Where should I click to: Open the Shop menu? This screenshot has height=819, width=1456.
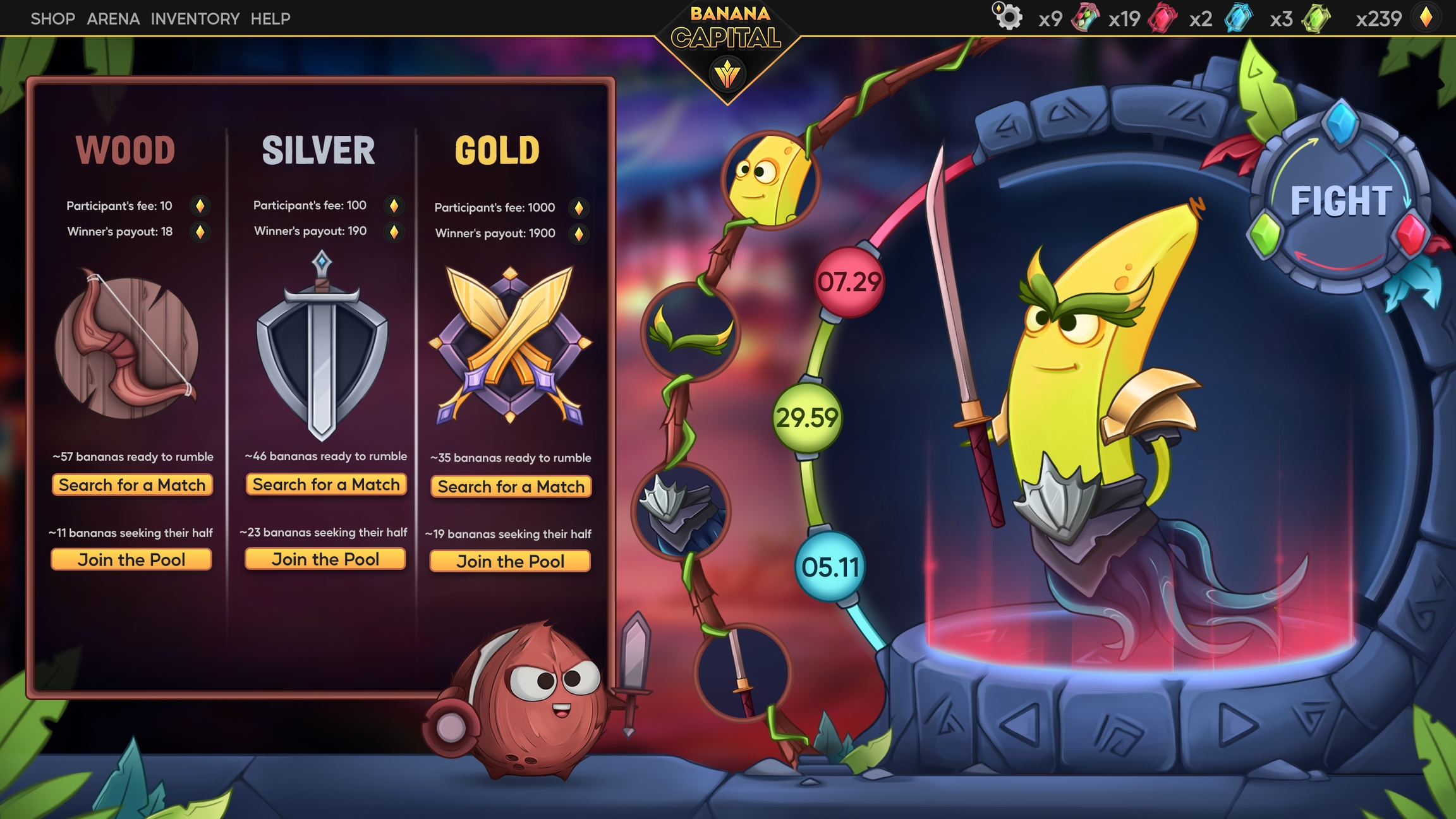pos(52,19)
